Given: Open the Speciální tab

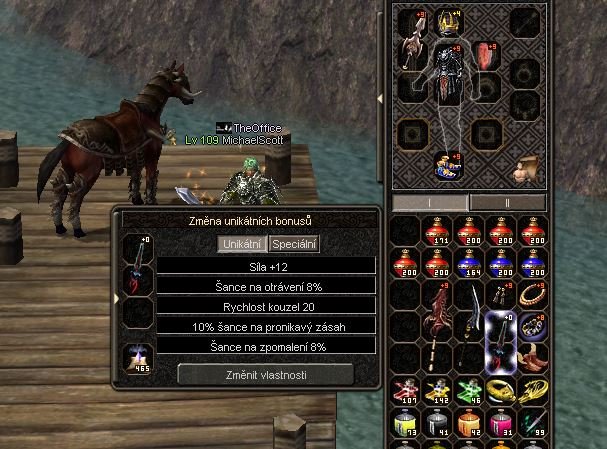Looking at the screenshot, I should (294, 244).
